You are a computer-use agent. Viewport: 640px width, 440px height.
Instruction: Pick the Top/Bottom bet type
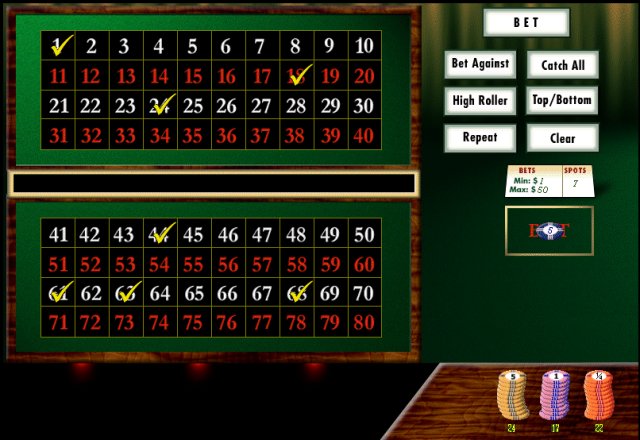(x=563, y=100)
